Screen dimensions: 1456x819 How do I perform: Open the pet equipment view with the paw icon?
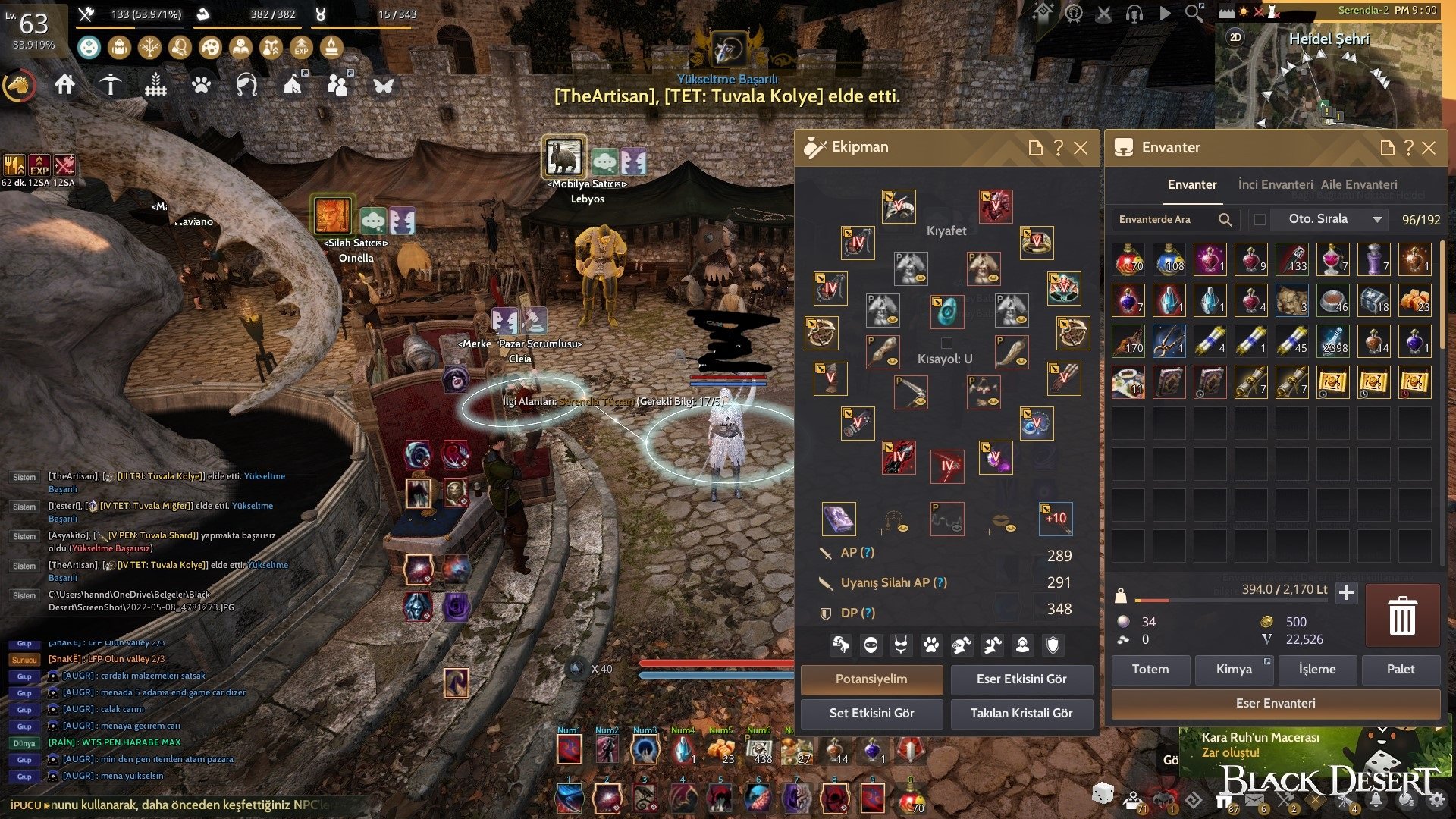pos(930,644)
